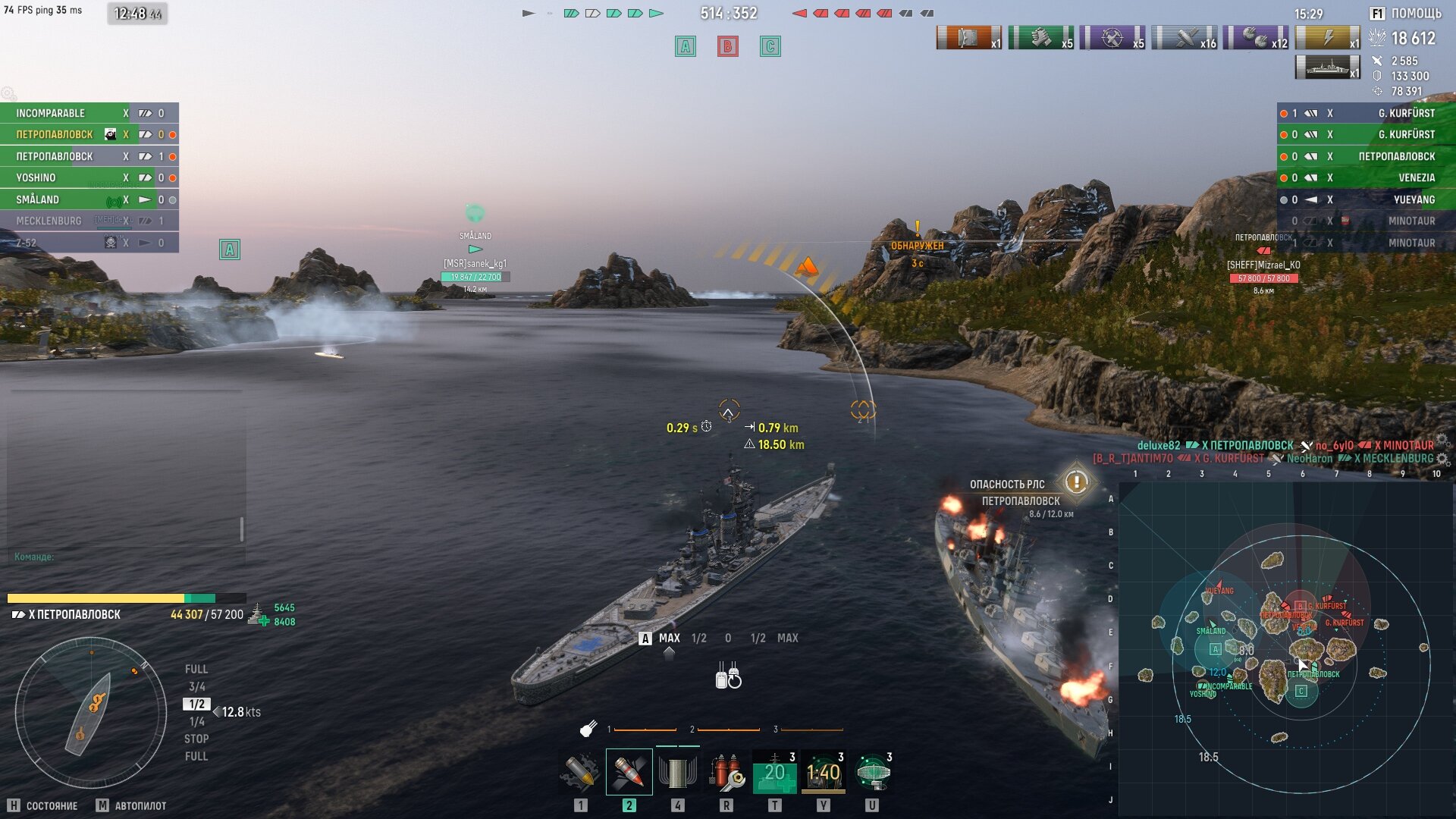Use the Repair Party heal consumable
Screen dimensions: 1456x819
point(774,772)
